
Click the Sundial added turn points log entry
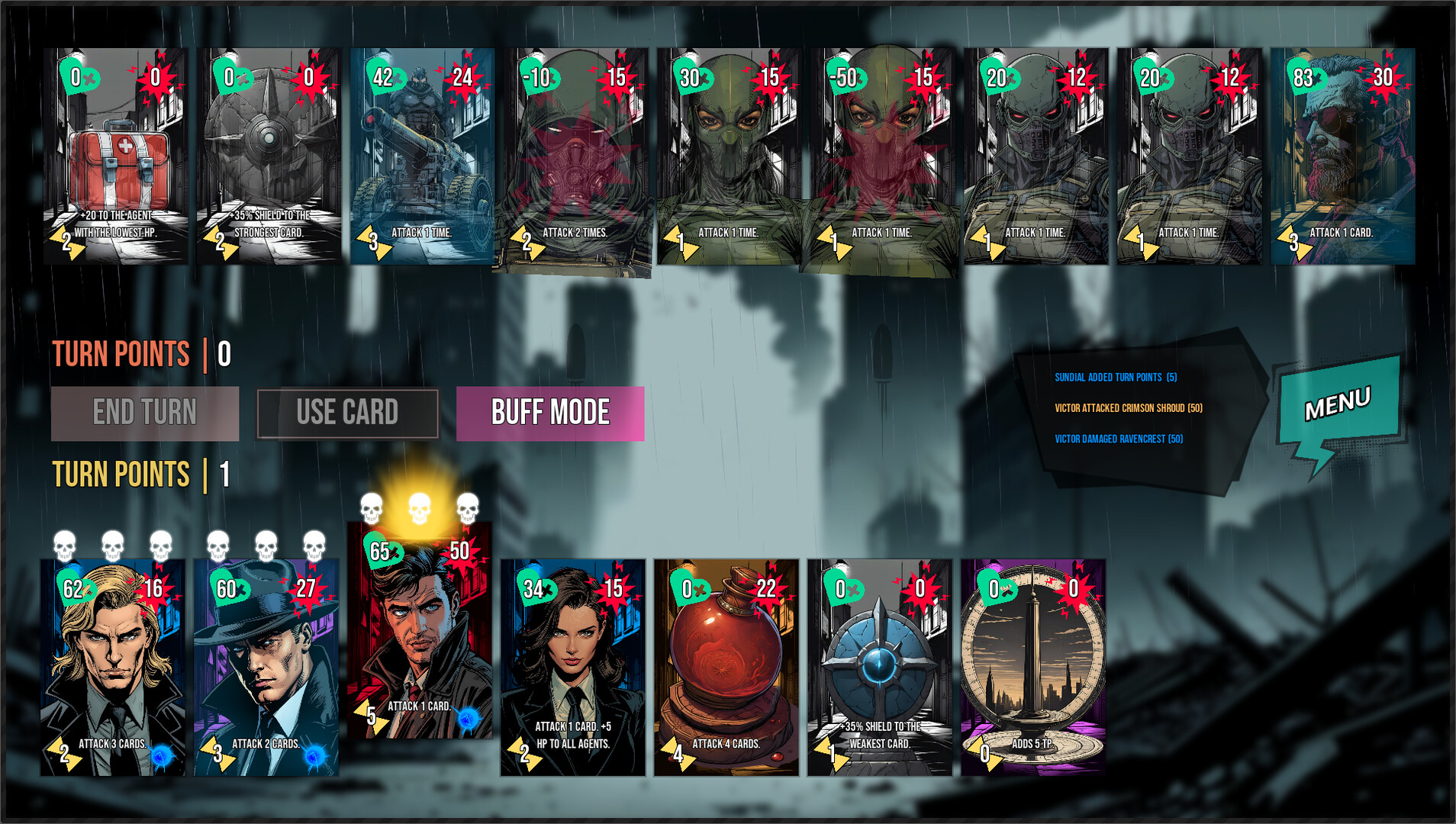click(1118, 376)
